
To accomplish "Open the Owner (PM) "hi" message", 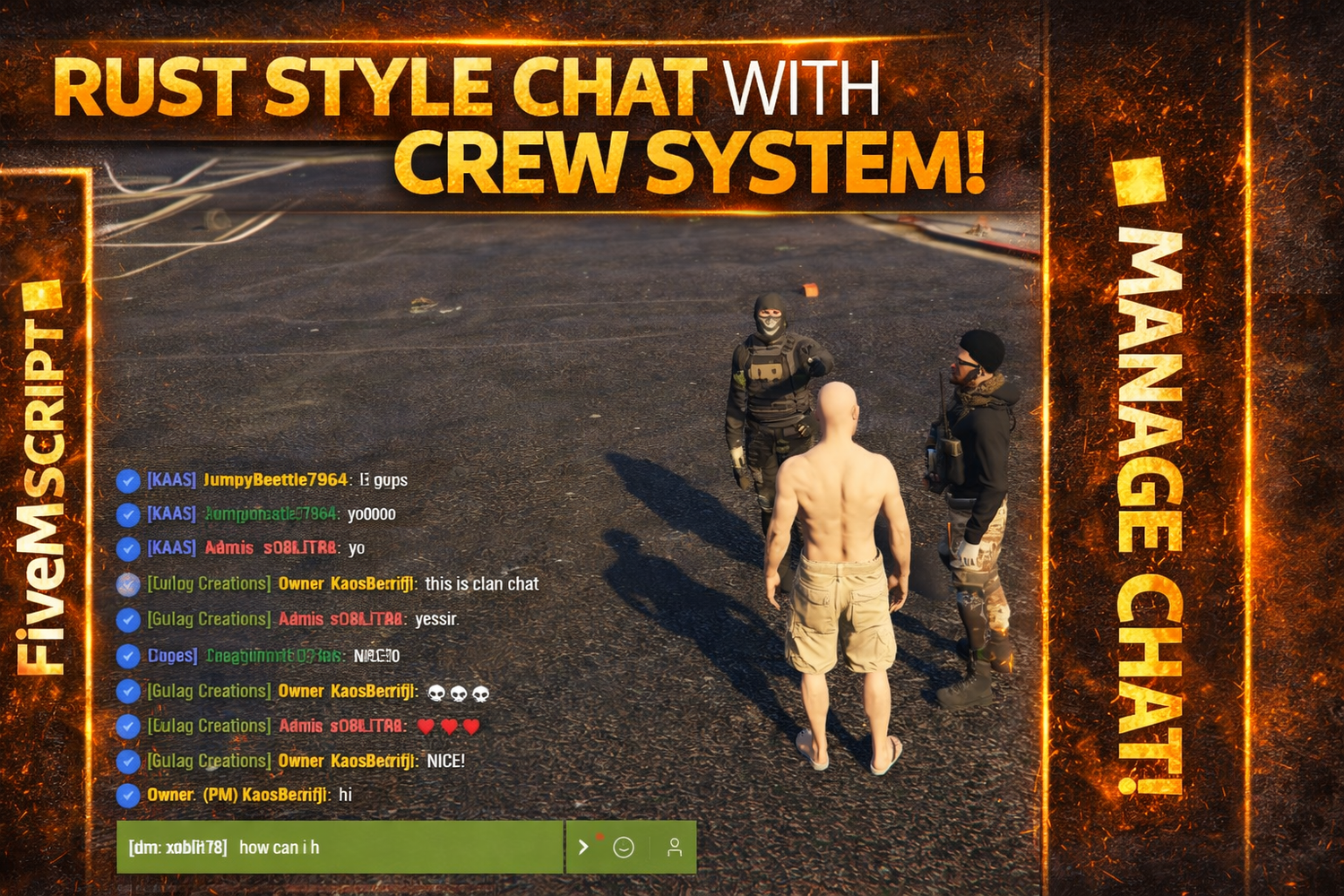I will 345,795.
